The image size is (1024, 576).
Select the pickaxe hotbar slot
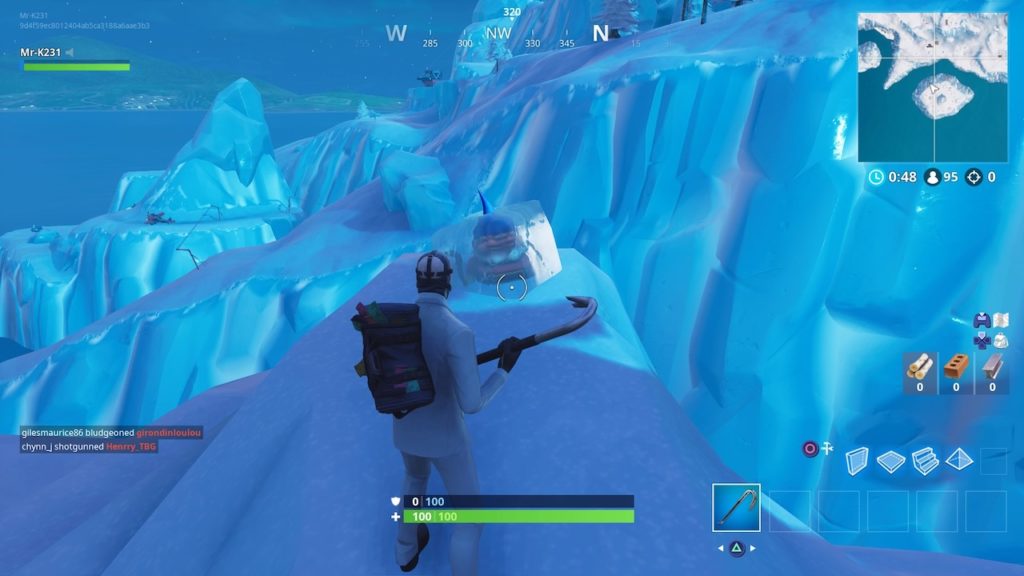pyautogui.click(x=736, y=508)
